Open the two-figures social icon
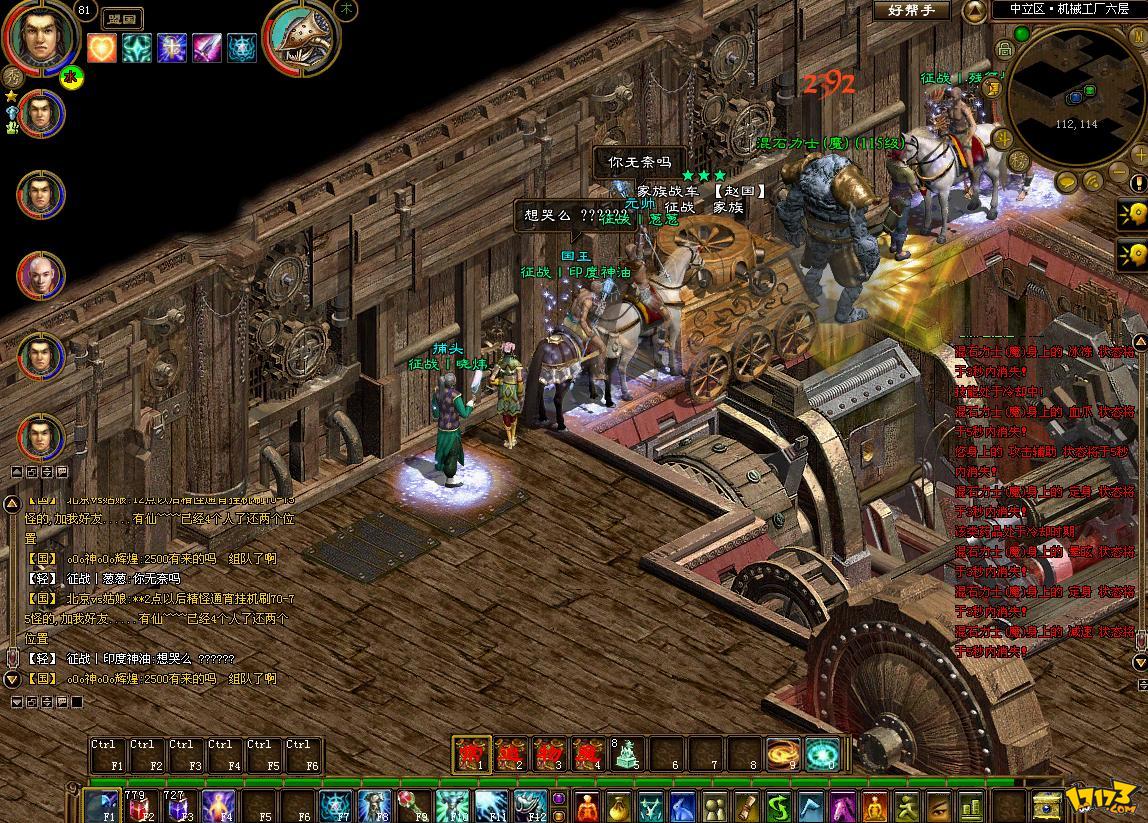 715,806
